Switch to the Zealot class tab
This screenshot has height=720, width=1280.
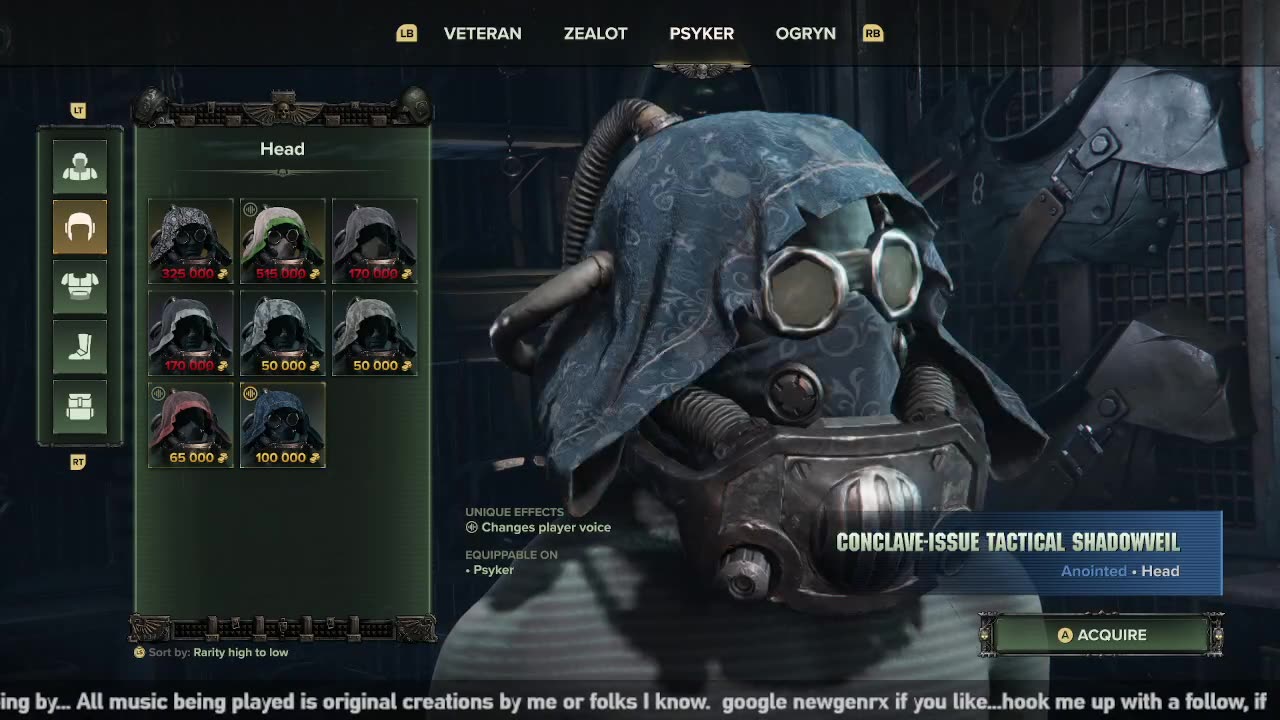pos(595,33)
